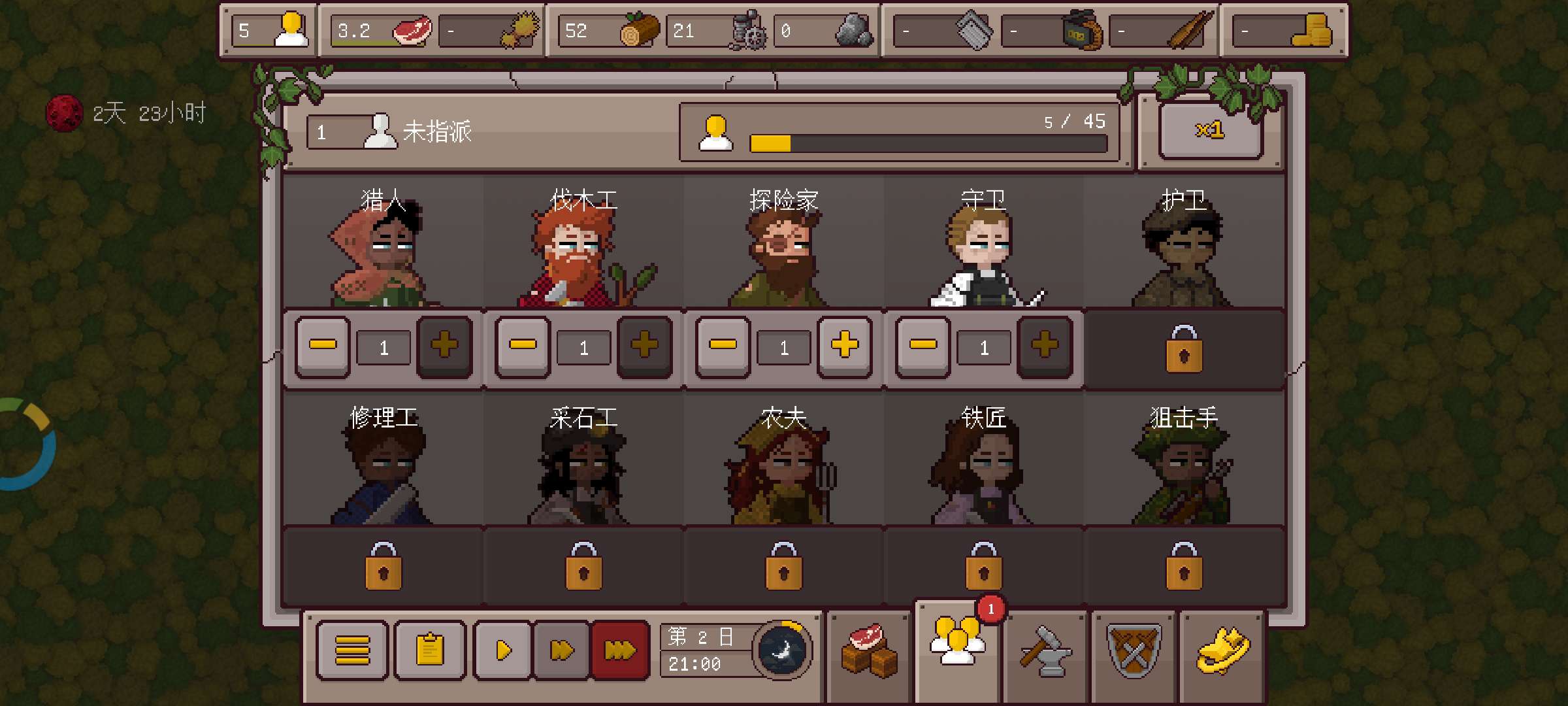Image resolution: width=1568 pixels, height=706 pixels.
Task: Toggle the x1 assignment multiplier button
Action: click(1210, 131)
